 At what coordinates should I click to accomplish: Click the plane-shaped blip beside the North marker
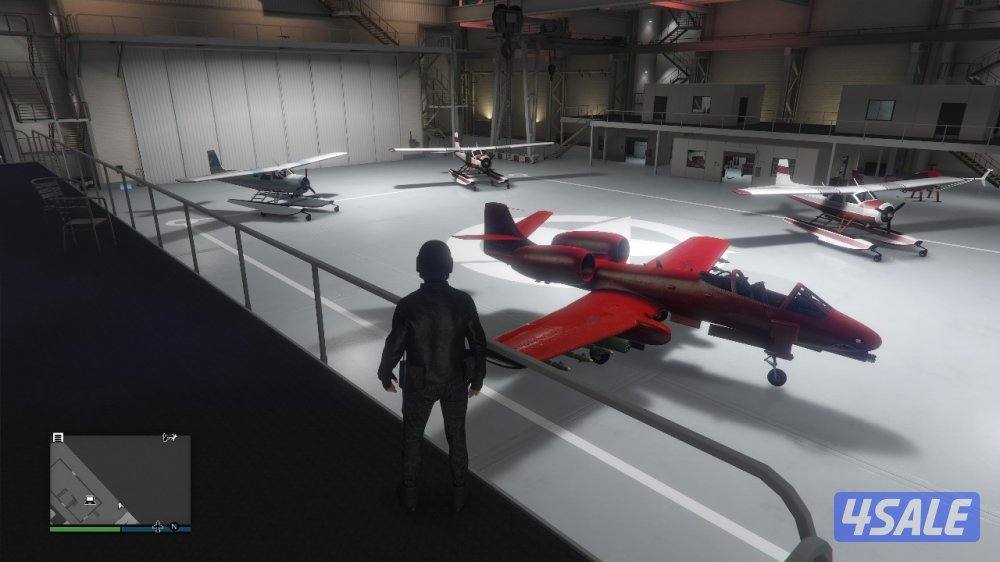point(157,526)
